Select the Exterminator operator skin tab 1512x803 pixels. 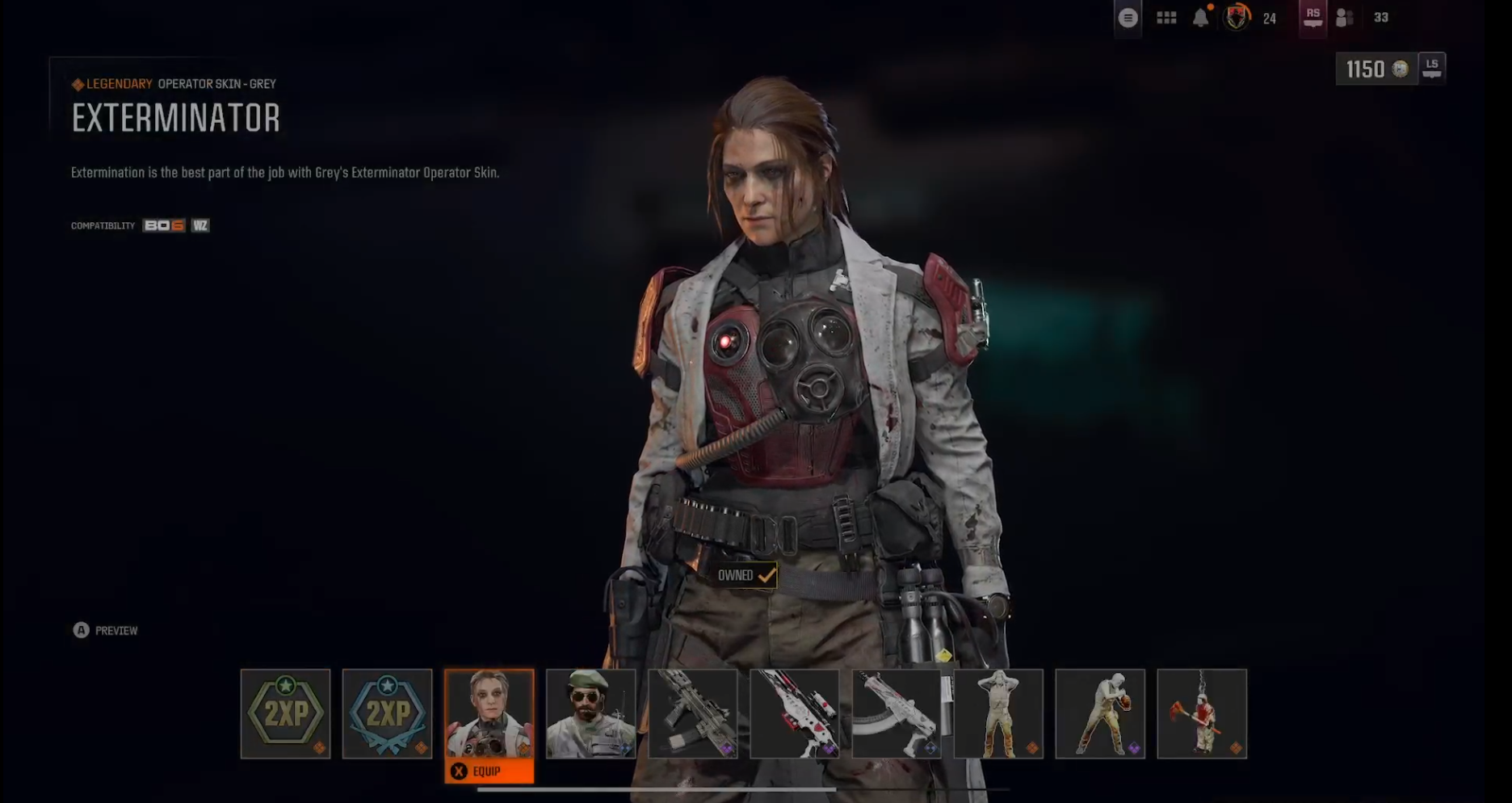489,714
